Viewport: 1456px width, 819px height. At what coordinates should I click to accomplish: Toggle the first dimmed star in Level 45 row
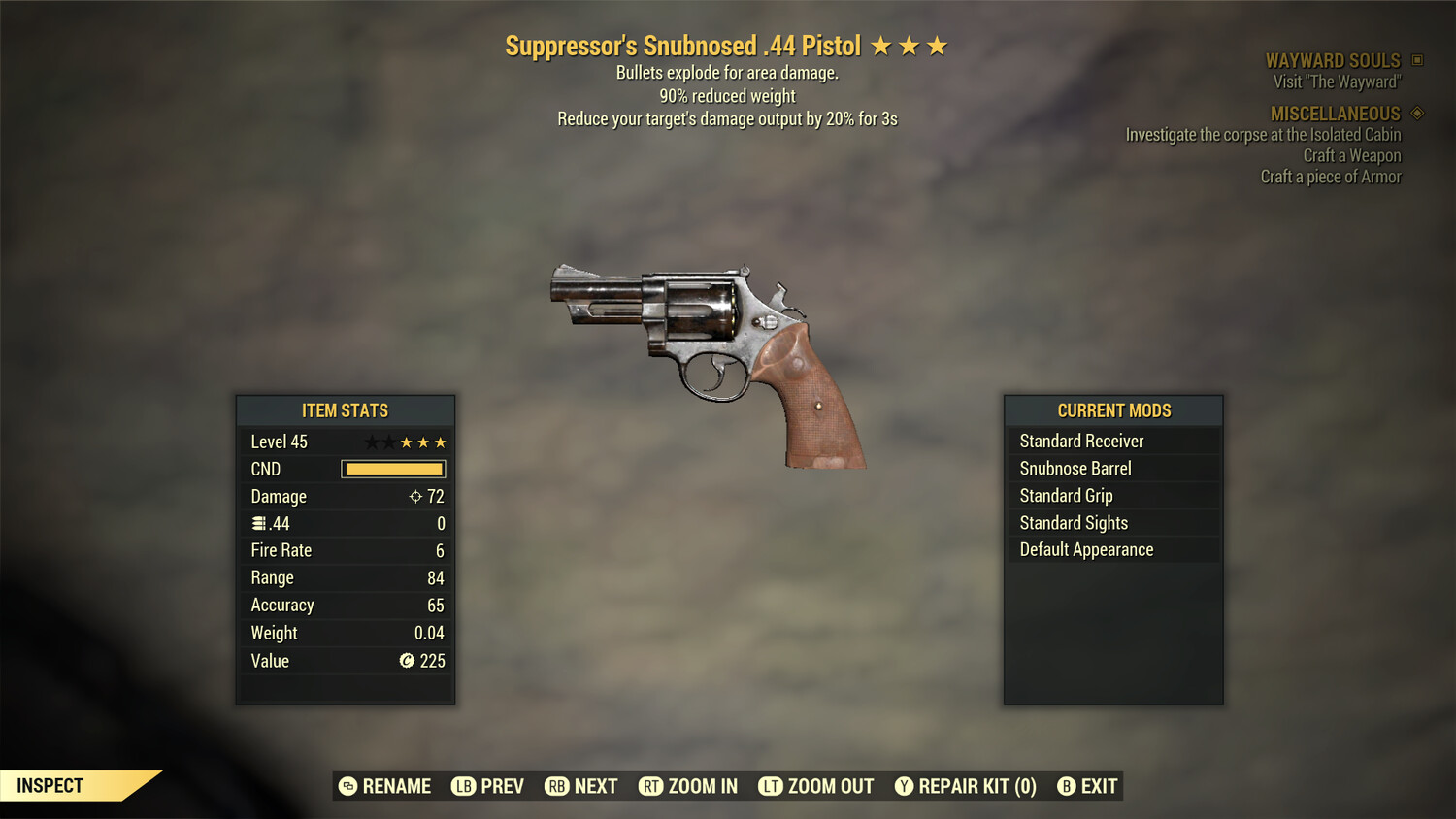372,442
